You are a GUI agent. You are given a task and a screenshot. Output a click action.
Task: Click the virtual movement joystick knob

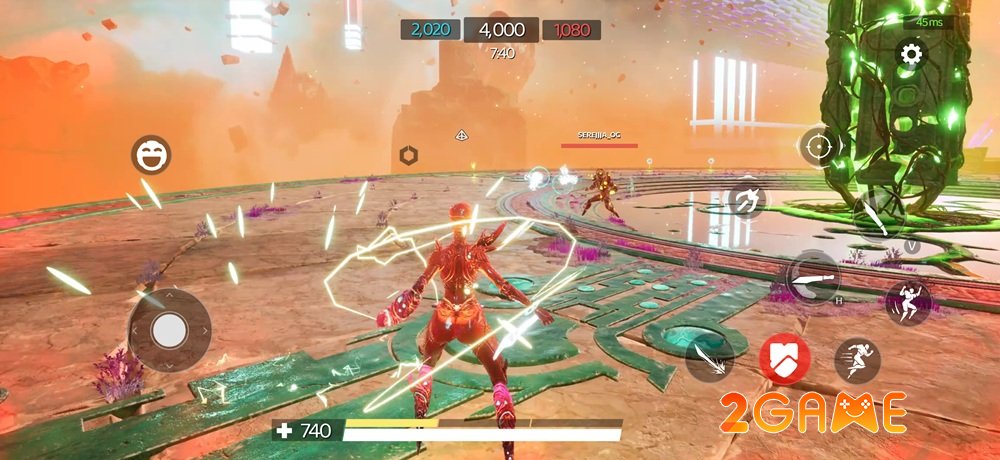tap(170, 328)
